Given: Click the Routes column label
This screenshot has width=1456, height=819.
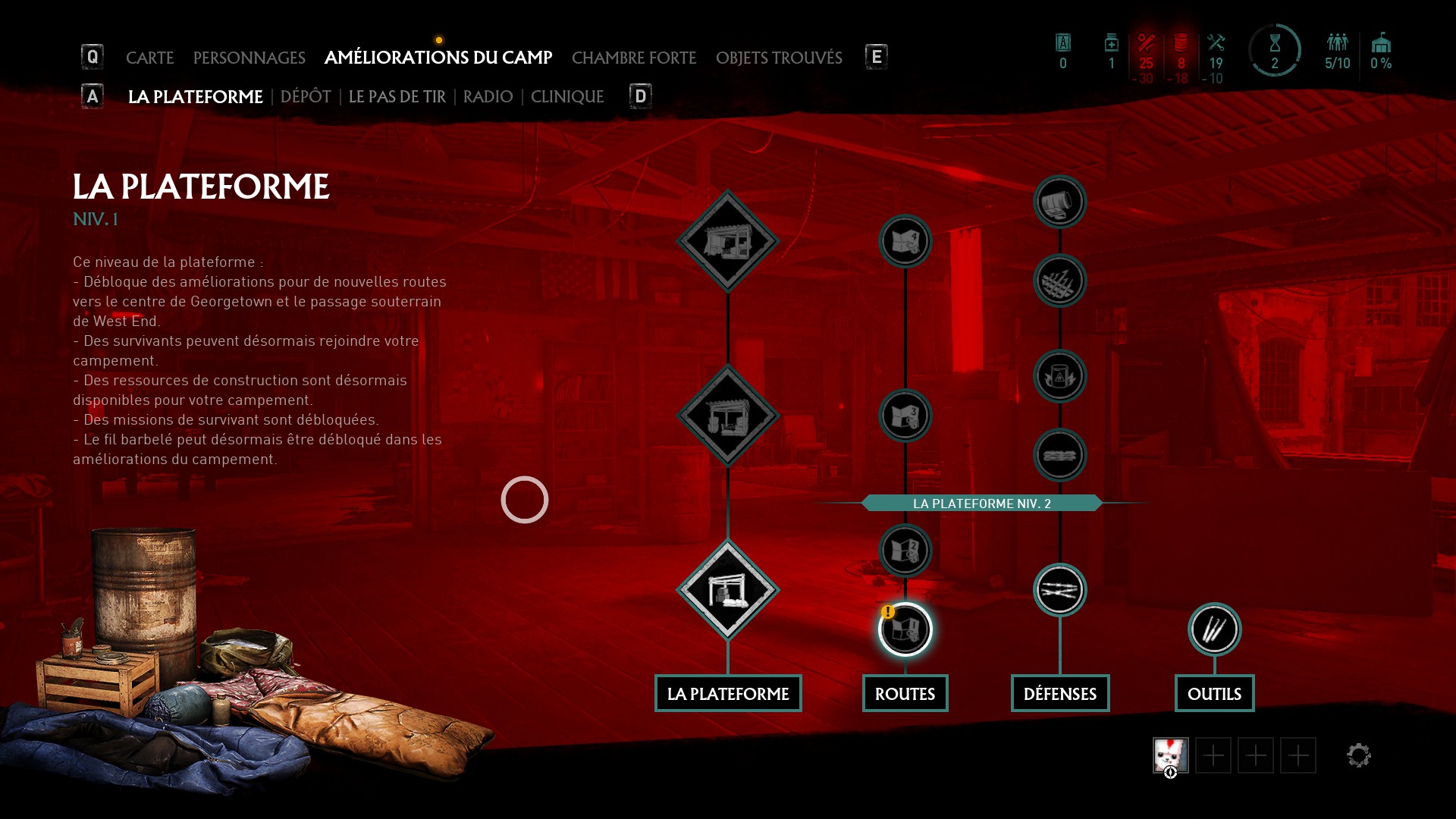Looking at the screenshot, I should tap(905, 694).
